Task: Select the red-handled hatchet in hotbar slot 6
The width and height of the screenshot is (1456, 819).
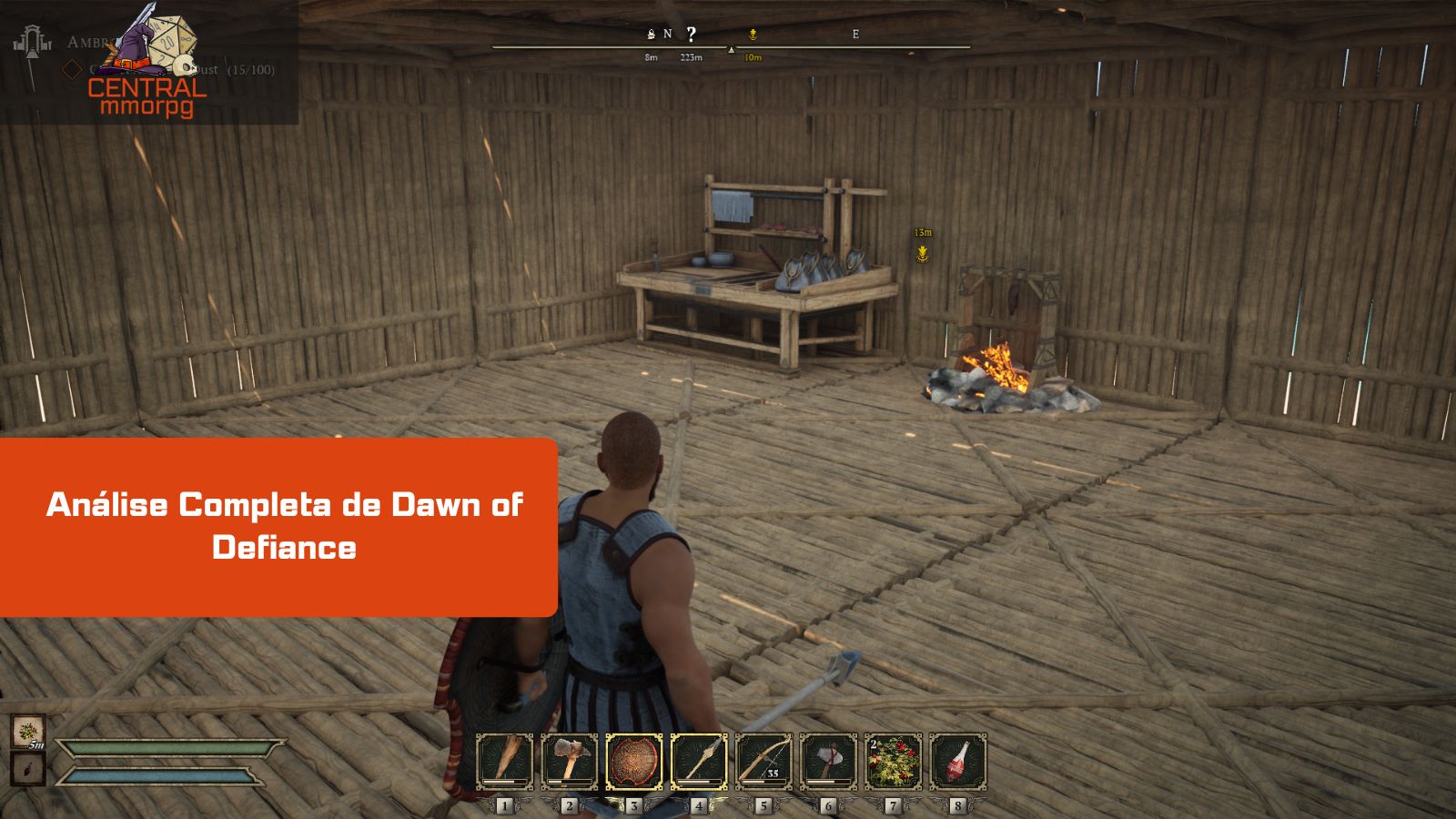Action: tap(830, 760)
